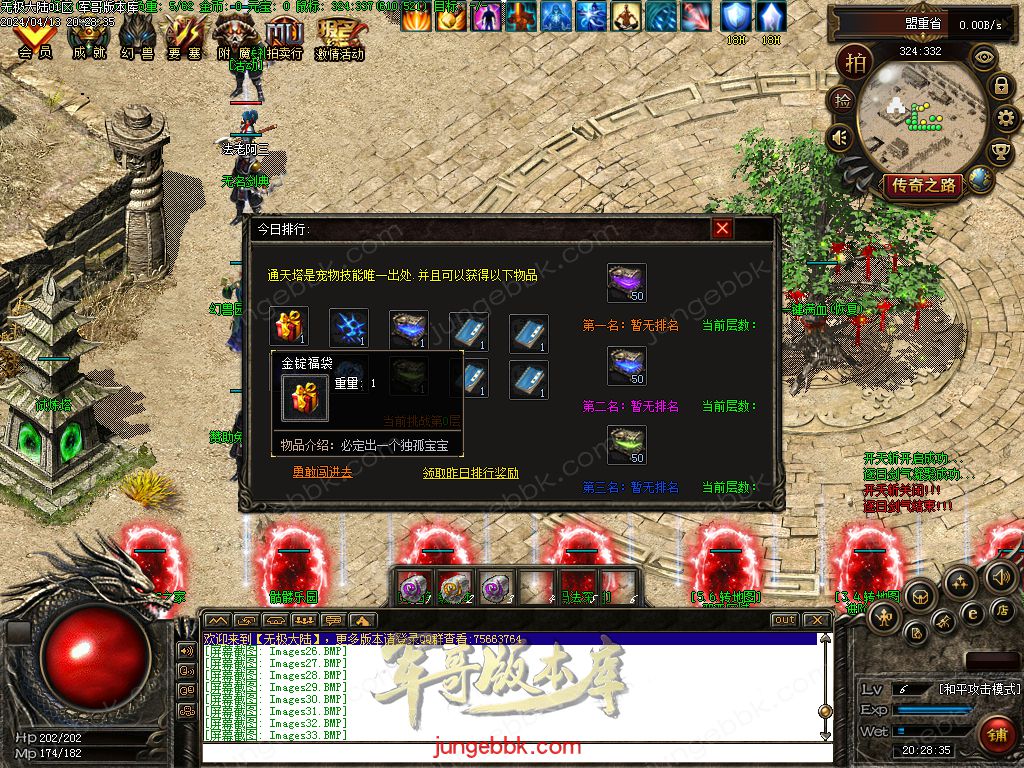Open the 激情活动 events menu

(339, 40)
